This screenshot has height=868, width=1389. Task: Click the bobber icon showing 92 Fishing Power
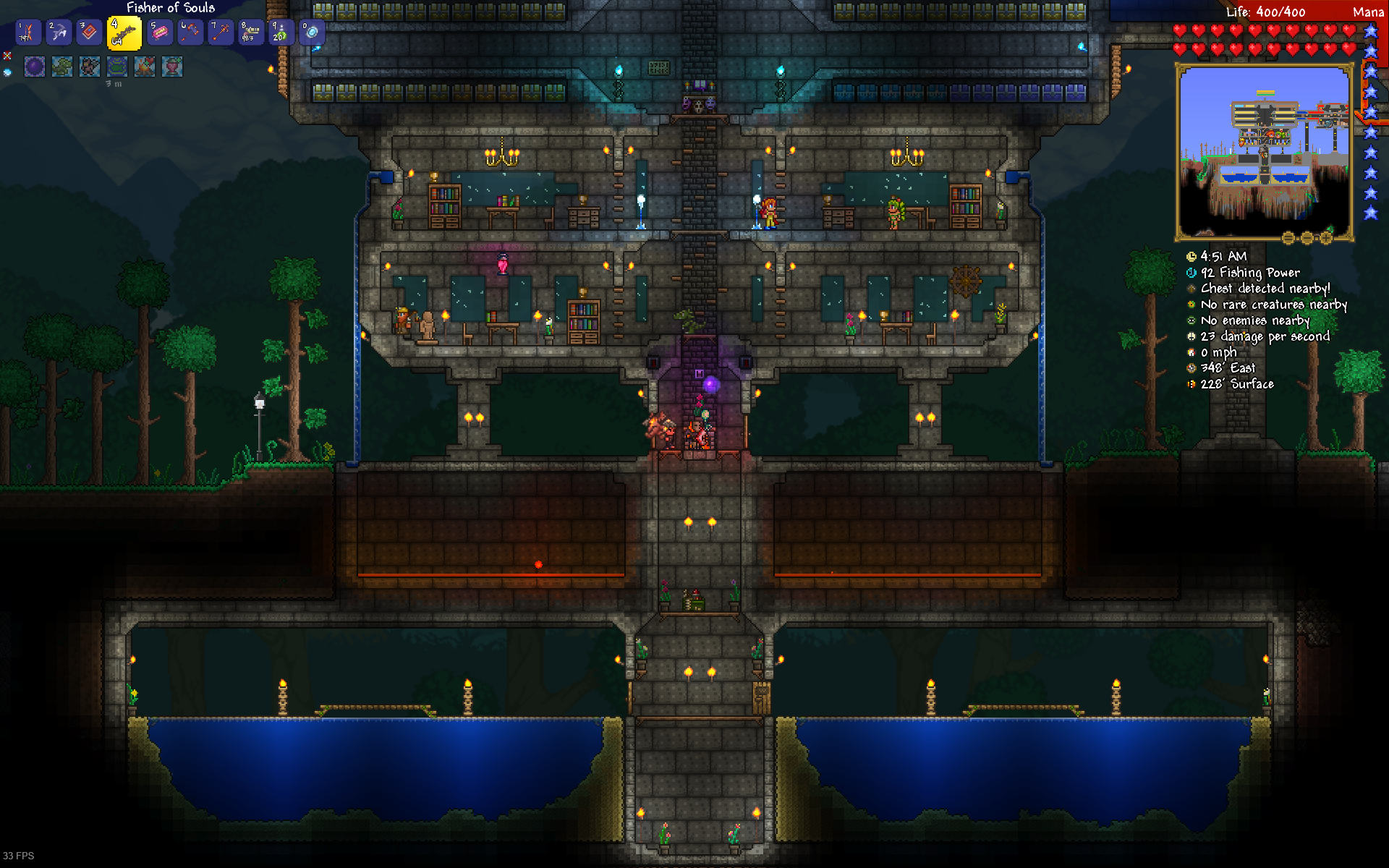[1192, 273]
